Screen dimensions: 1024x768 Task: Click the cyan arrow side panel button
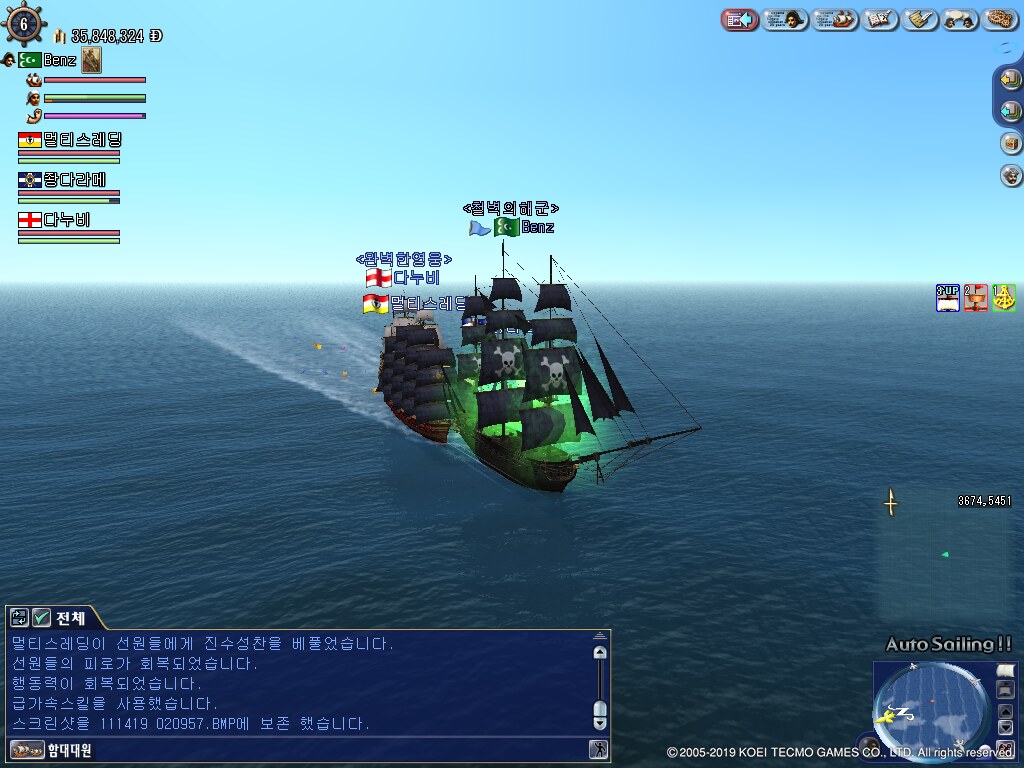click(1011, 111)
